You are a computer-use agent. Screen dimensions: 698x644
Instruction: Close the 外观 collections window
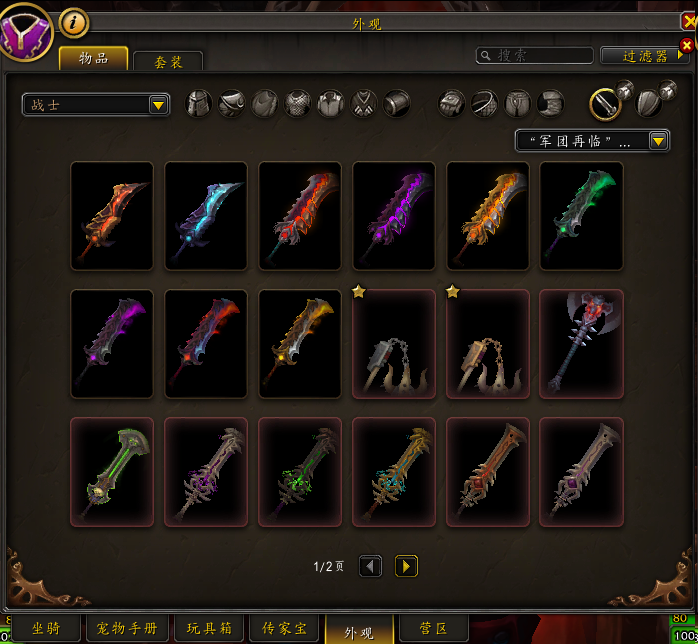688,22
